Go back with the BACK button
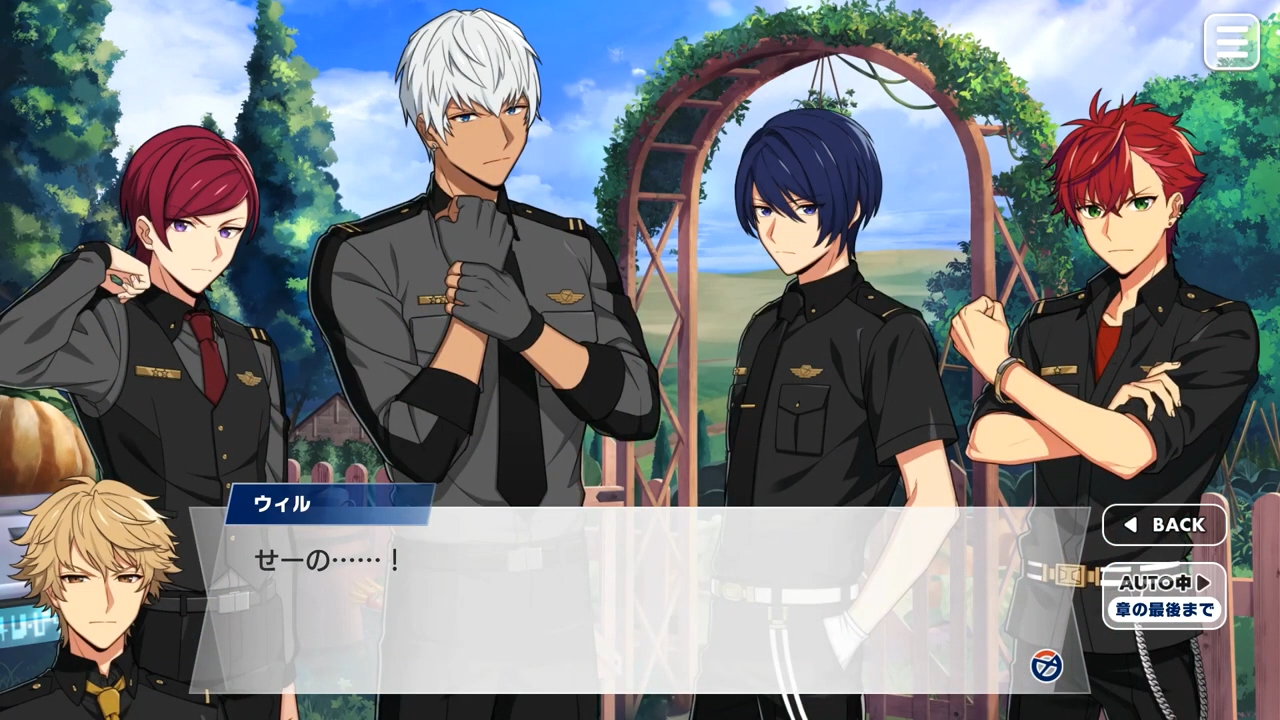 coord(1164,525)
